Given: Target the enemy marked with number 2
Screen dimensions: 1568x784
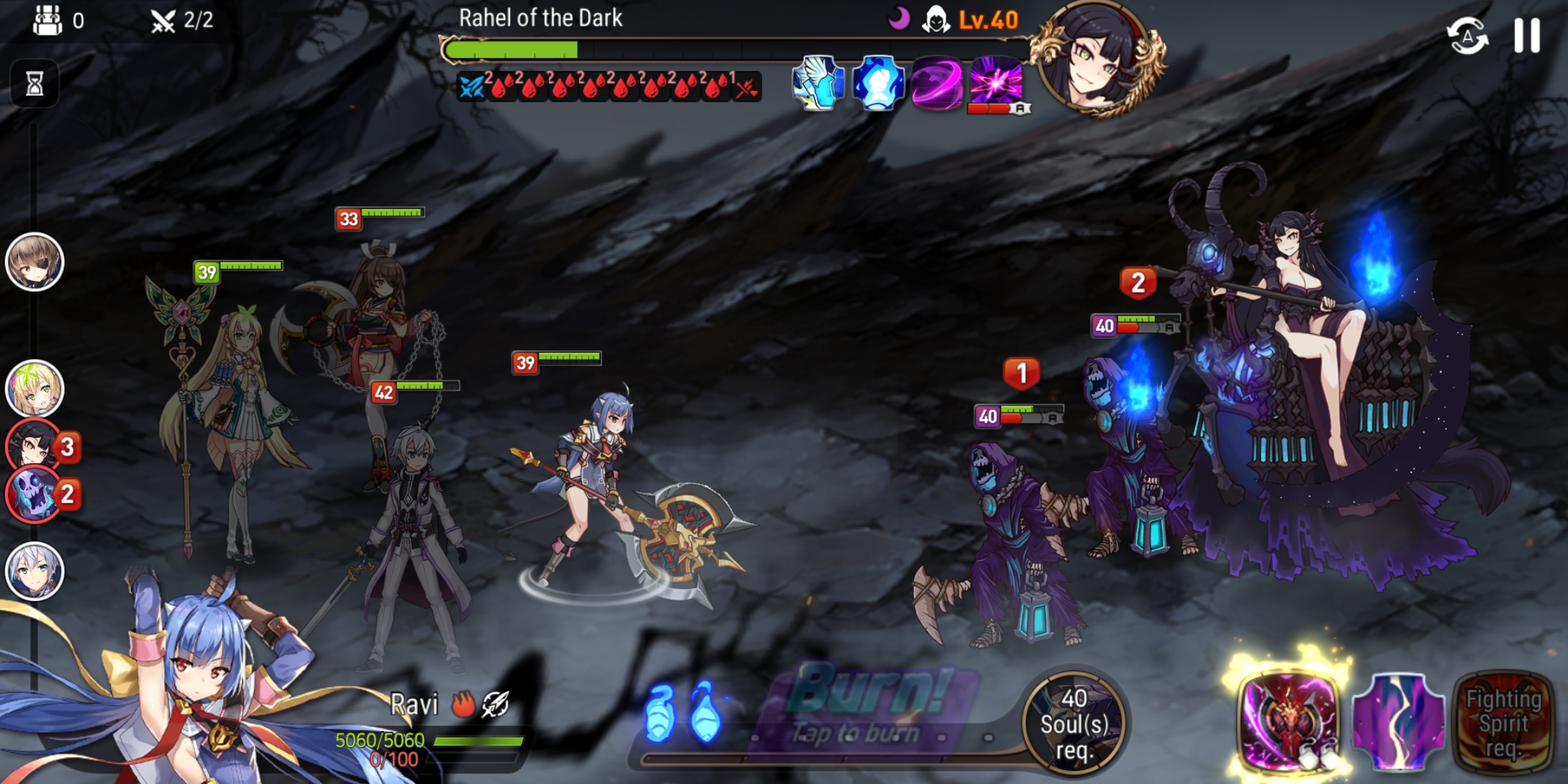Looking at the screenshot, I should tap(1132, 443).
